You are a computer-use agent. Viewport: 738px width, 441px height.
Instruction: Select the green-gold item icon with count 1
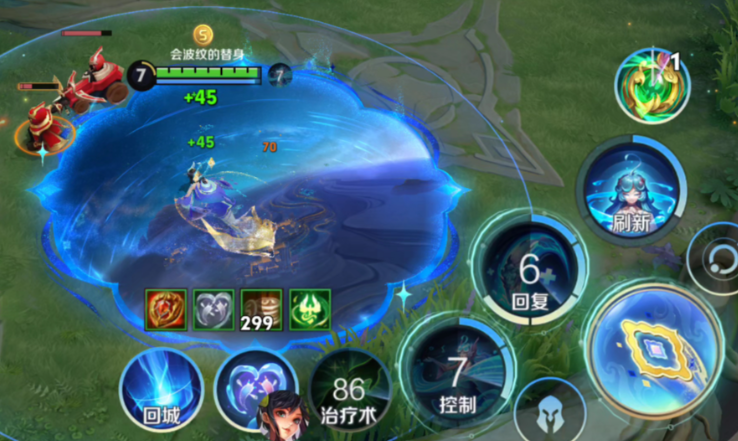649,82
